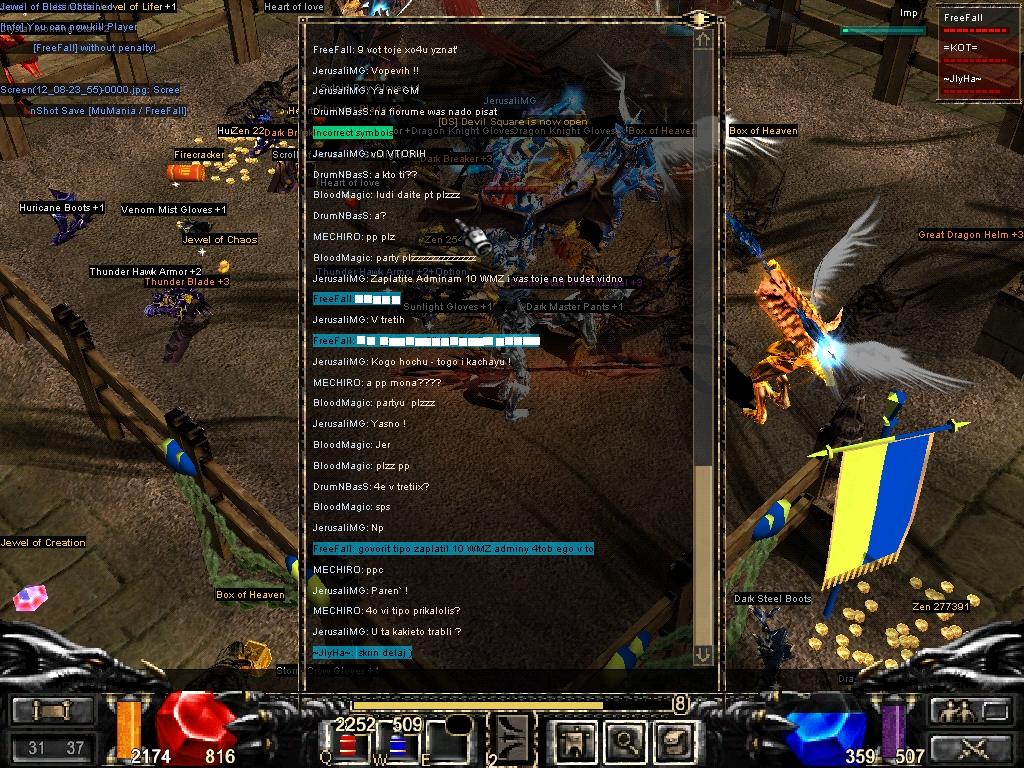The height and width of the screenshot is (768, 1024).
Task: Click the chat window top resize handle
Action: (x=698, y=18)
